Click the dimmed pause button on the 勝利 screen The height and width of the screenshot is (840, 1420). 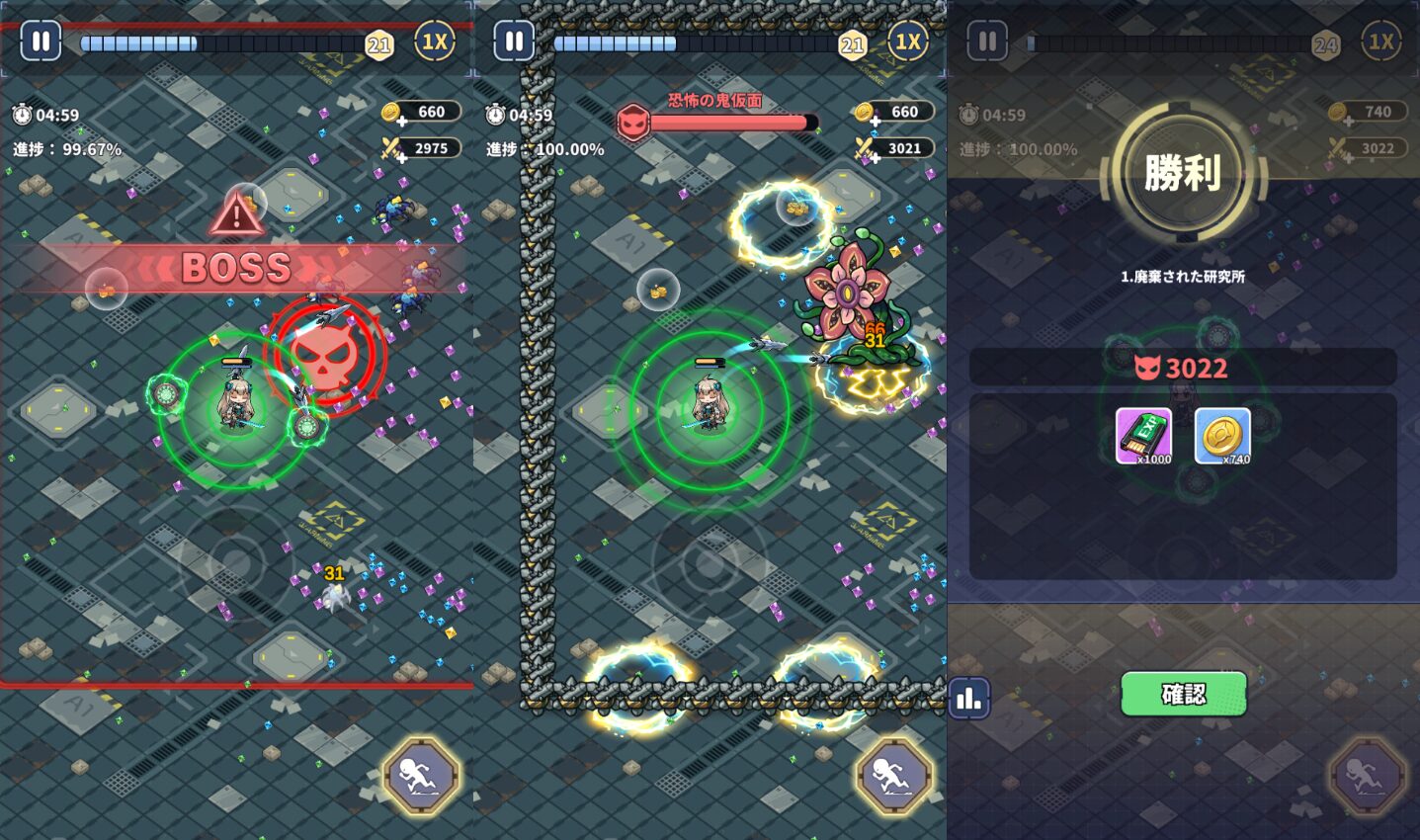[987, 42]
